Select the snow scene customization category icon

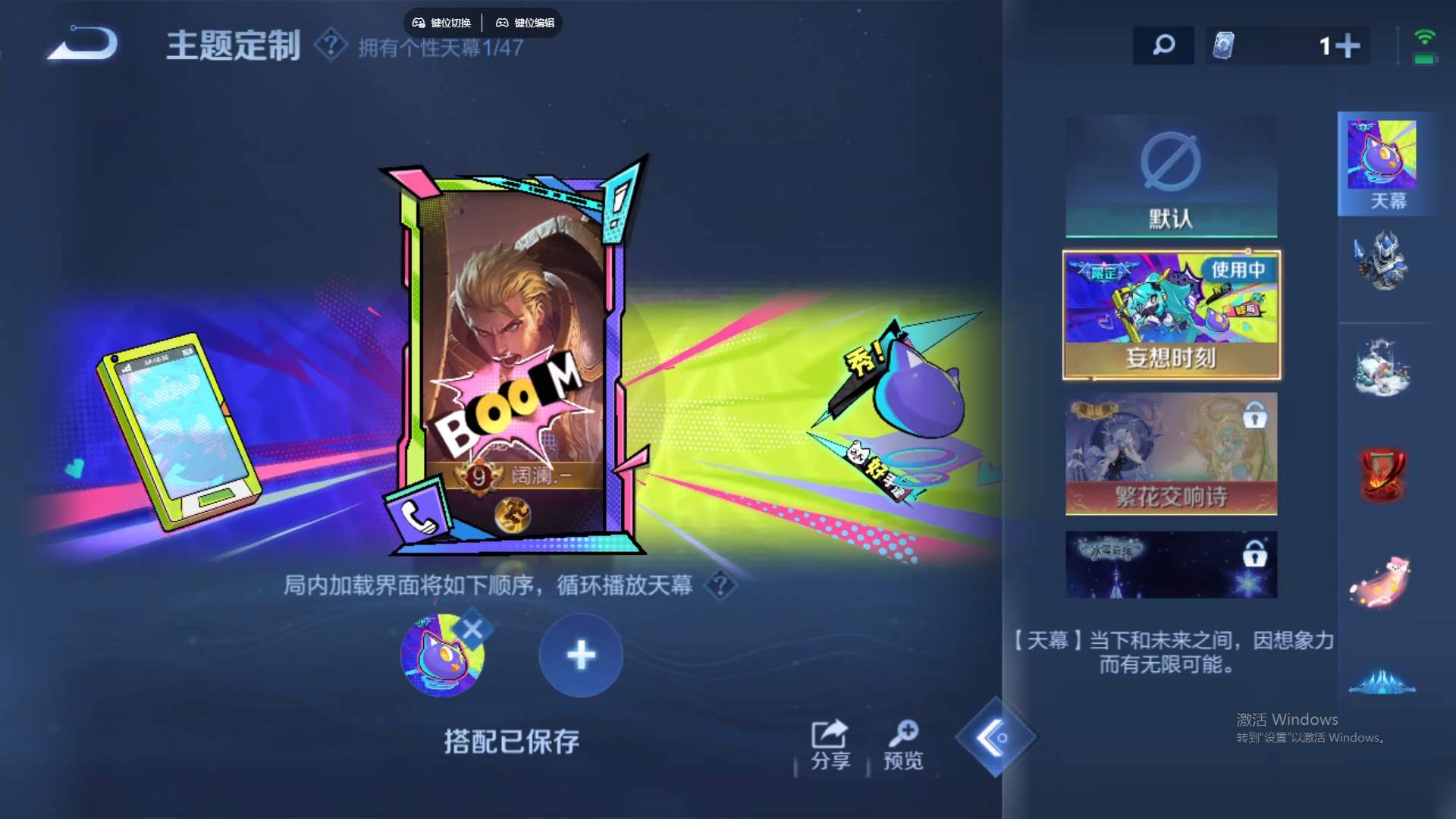(1385, 369)
